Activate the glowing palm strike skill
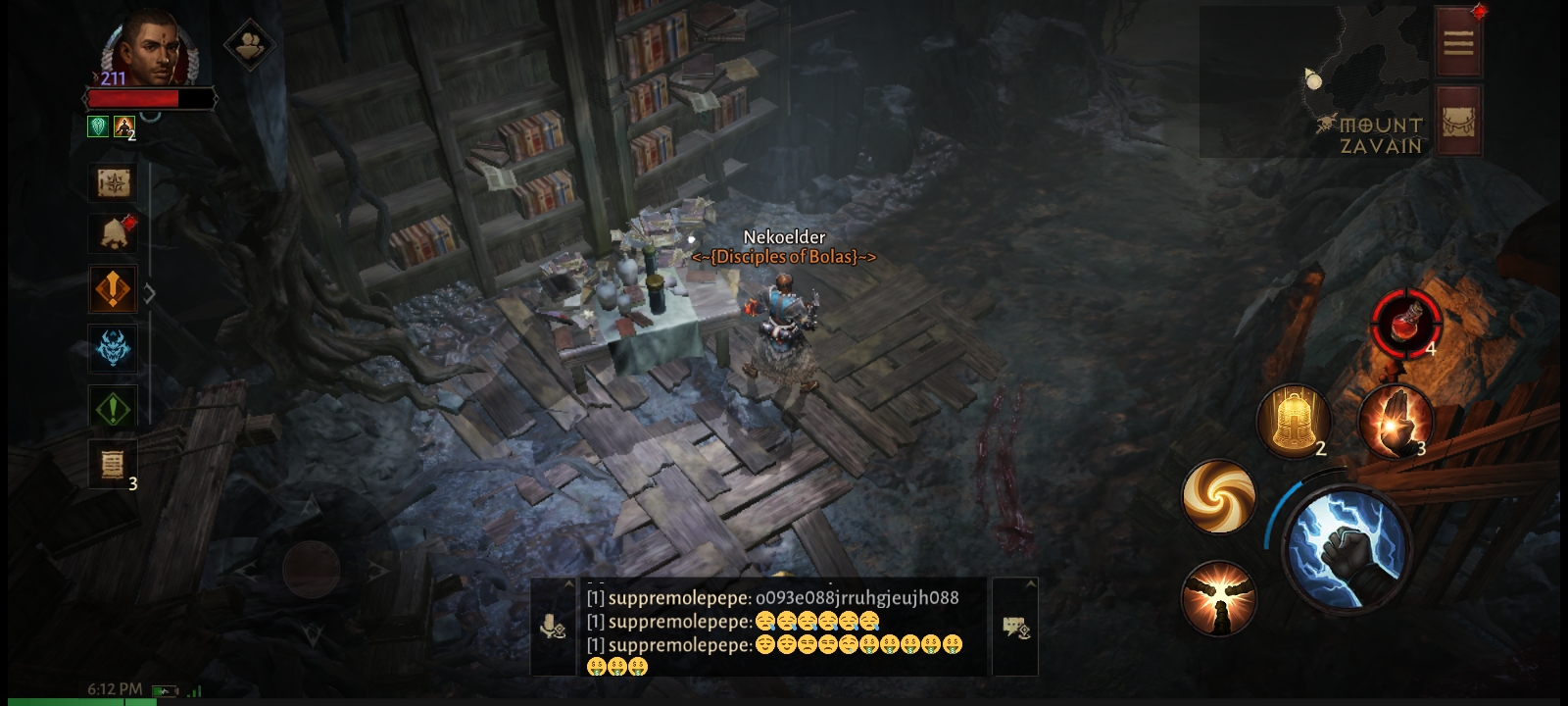This screenshot has width=1568, height=706. point(1396,421)
